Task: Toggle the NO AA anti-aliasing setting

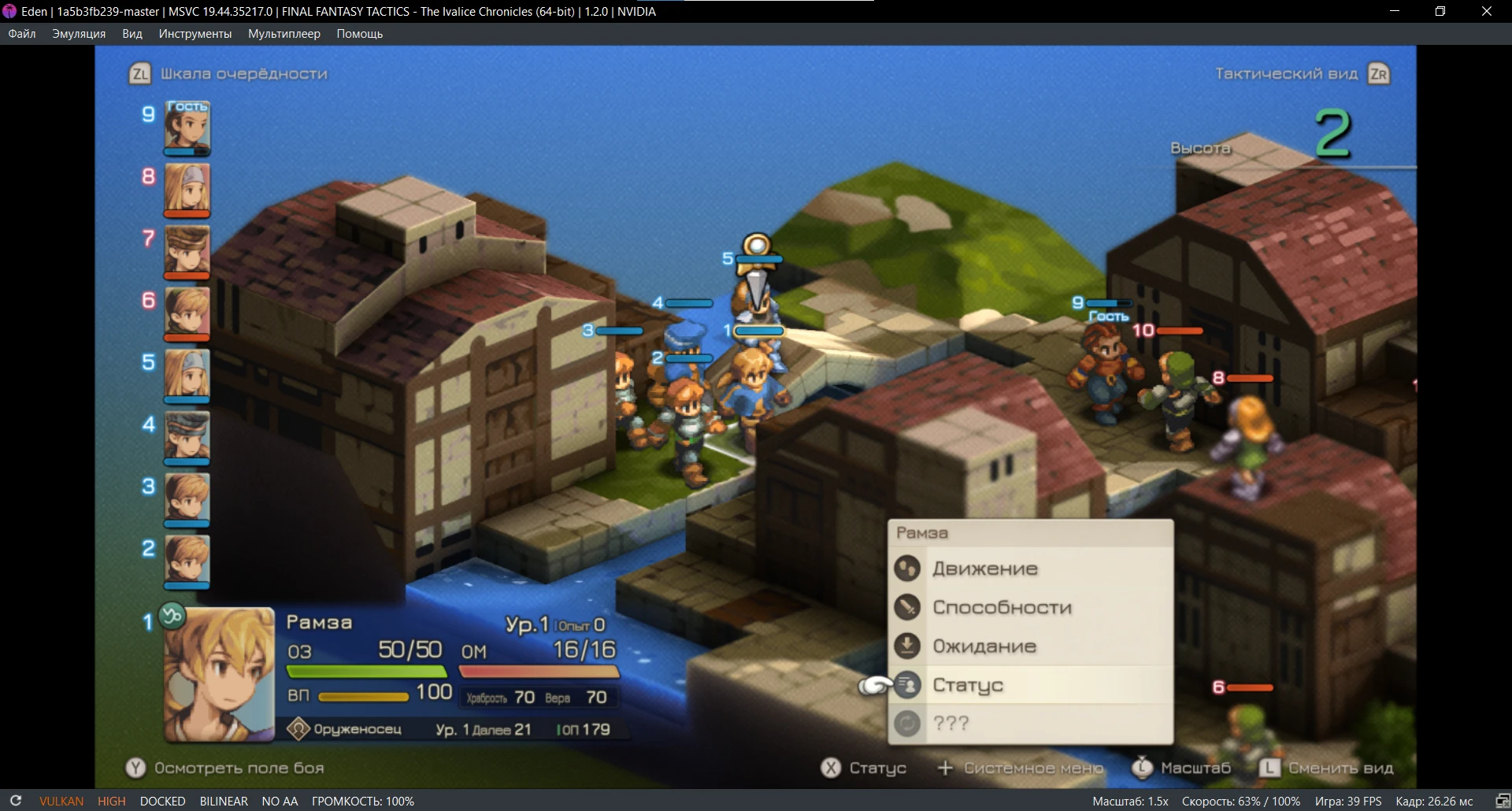Action: [x=280, y=801]
